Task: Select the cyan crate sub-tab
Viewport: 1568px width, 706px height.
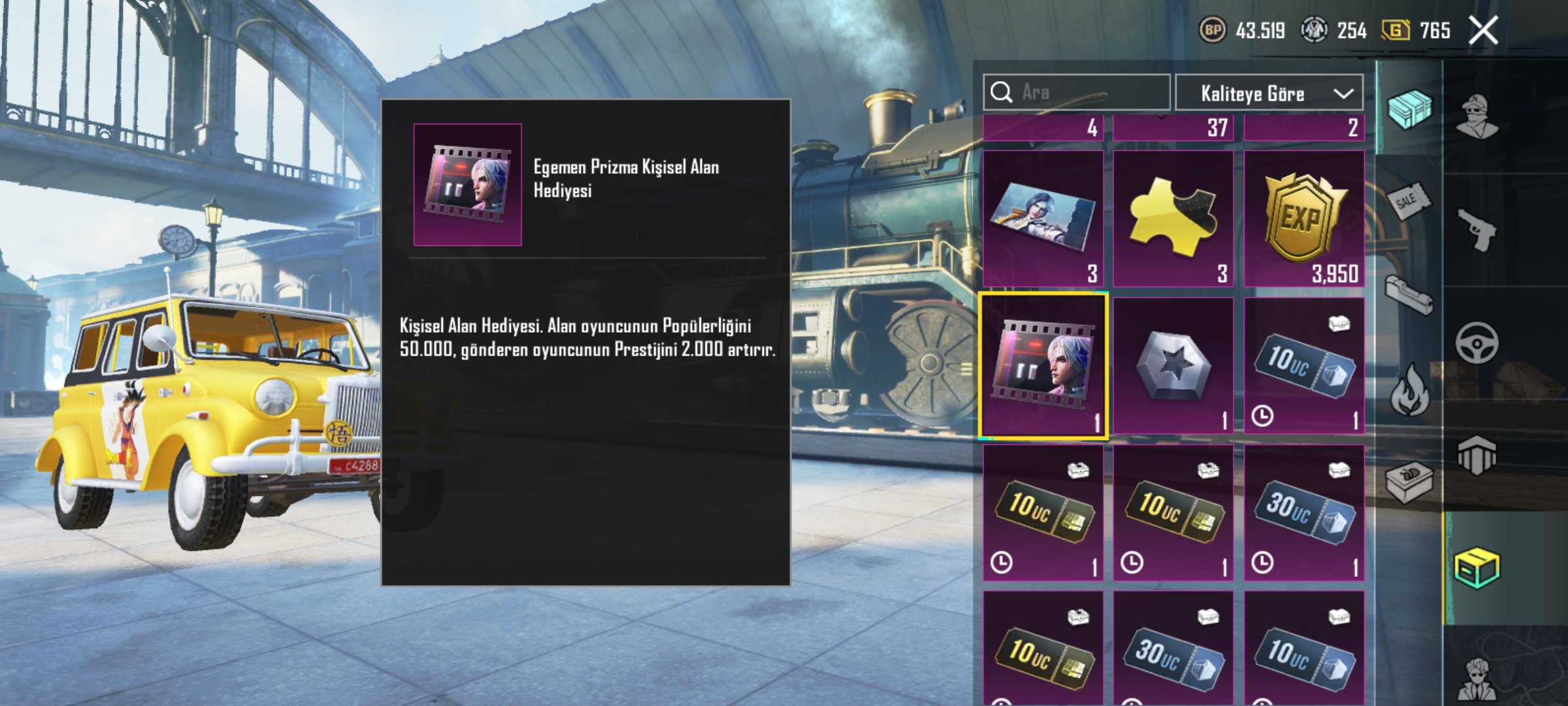Action: point(1409,108)
